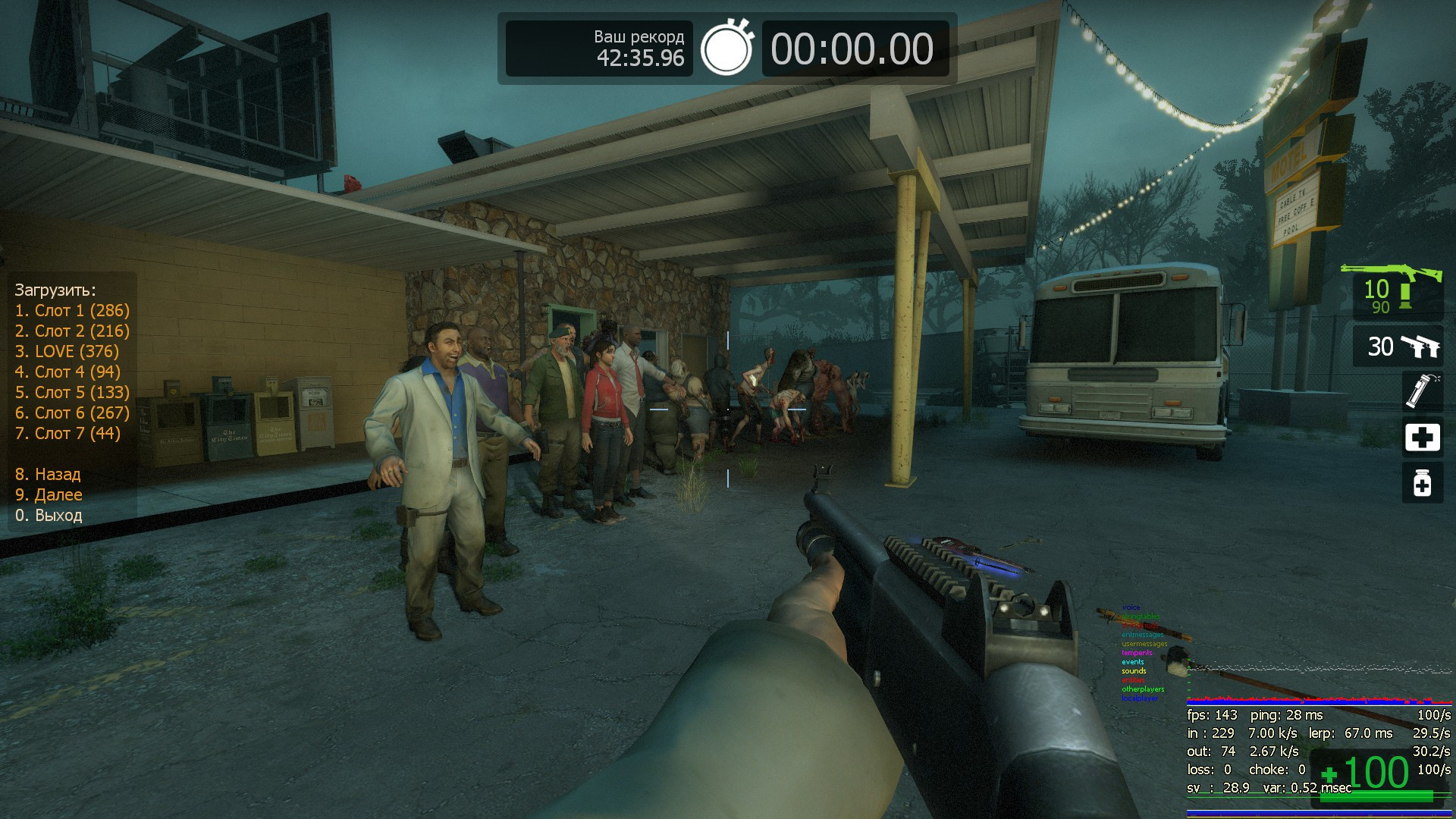Go back with the Назад option
This screenshot has width=1456, height=819.
[48, 474]
